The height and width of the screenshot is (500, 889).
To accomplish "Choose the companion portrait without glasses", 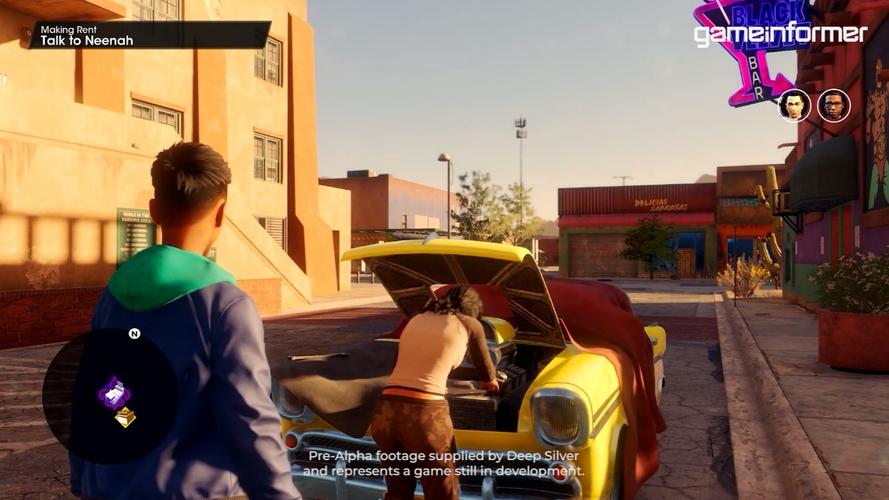I will pyautogui.click(x=794, y=105).
